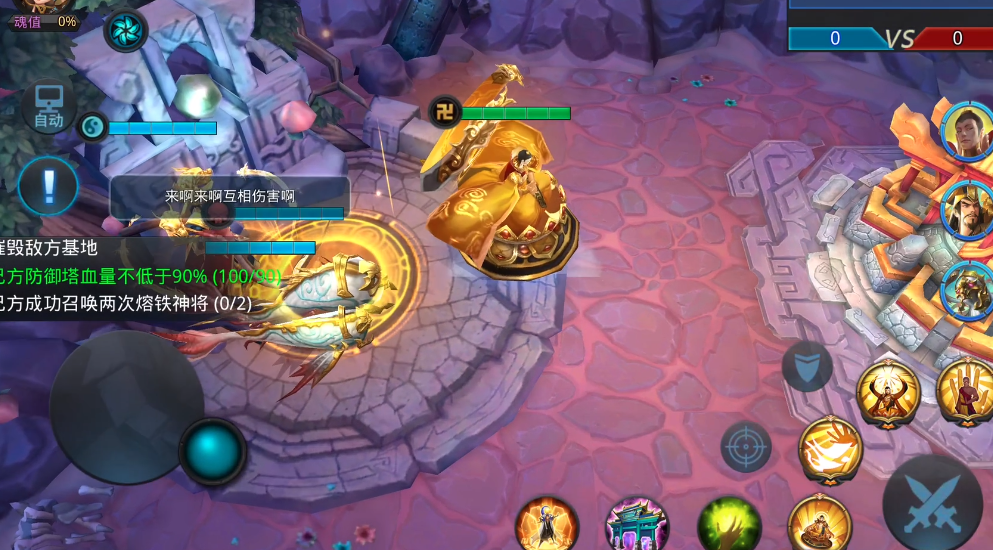
Task: Toggle the 自动 auto-battle button
Action: (x=48, y=108)
